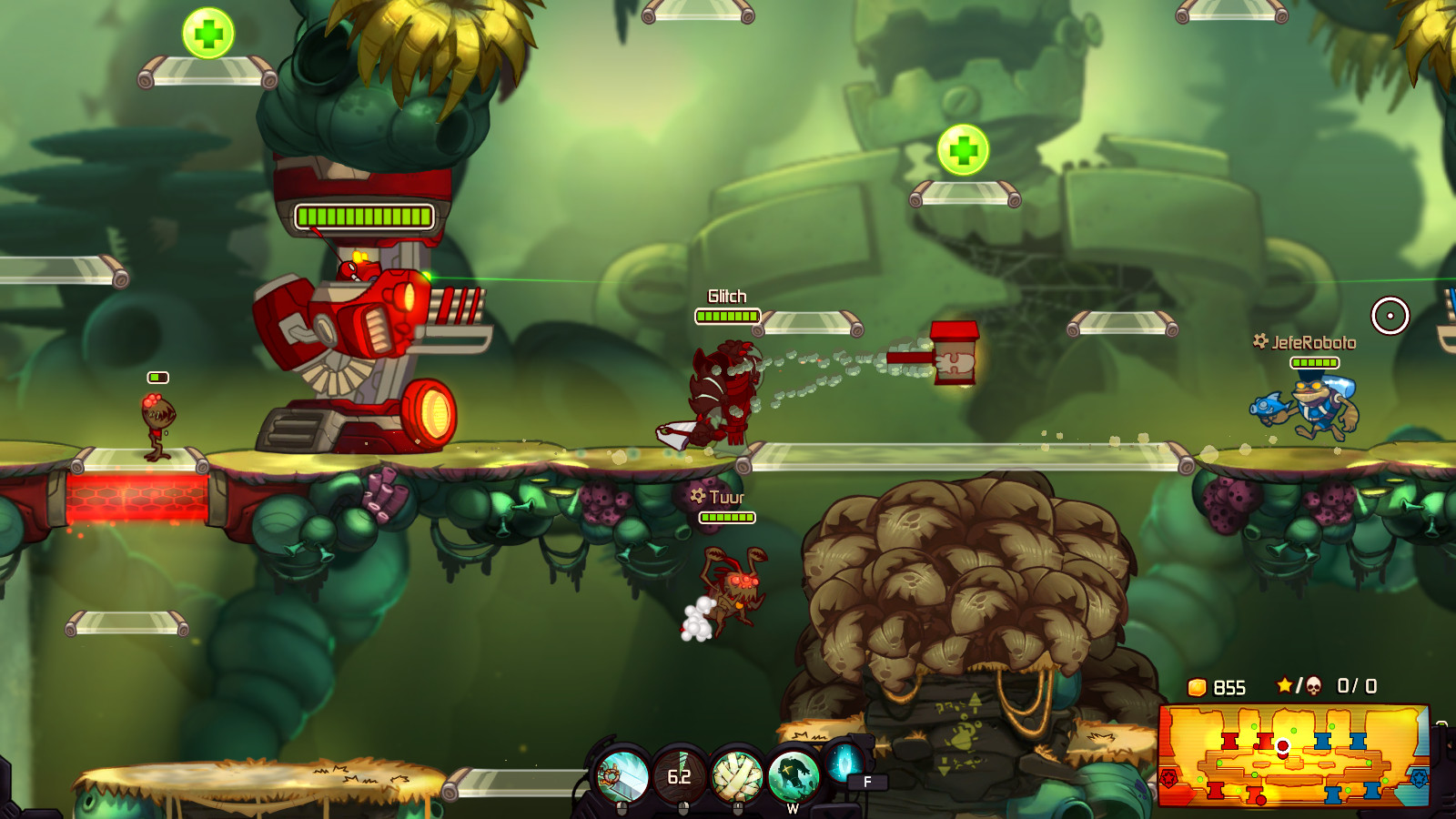Click the mouse-button indicator under the attack ability
Screen dimensions: 1456x819
coord(622,808)
